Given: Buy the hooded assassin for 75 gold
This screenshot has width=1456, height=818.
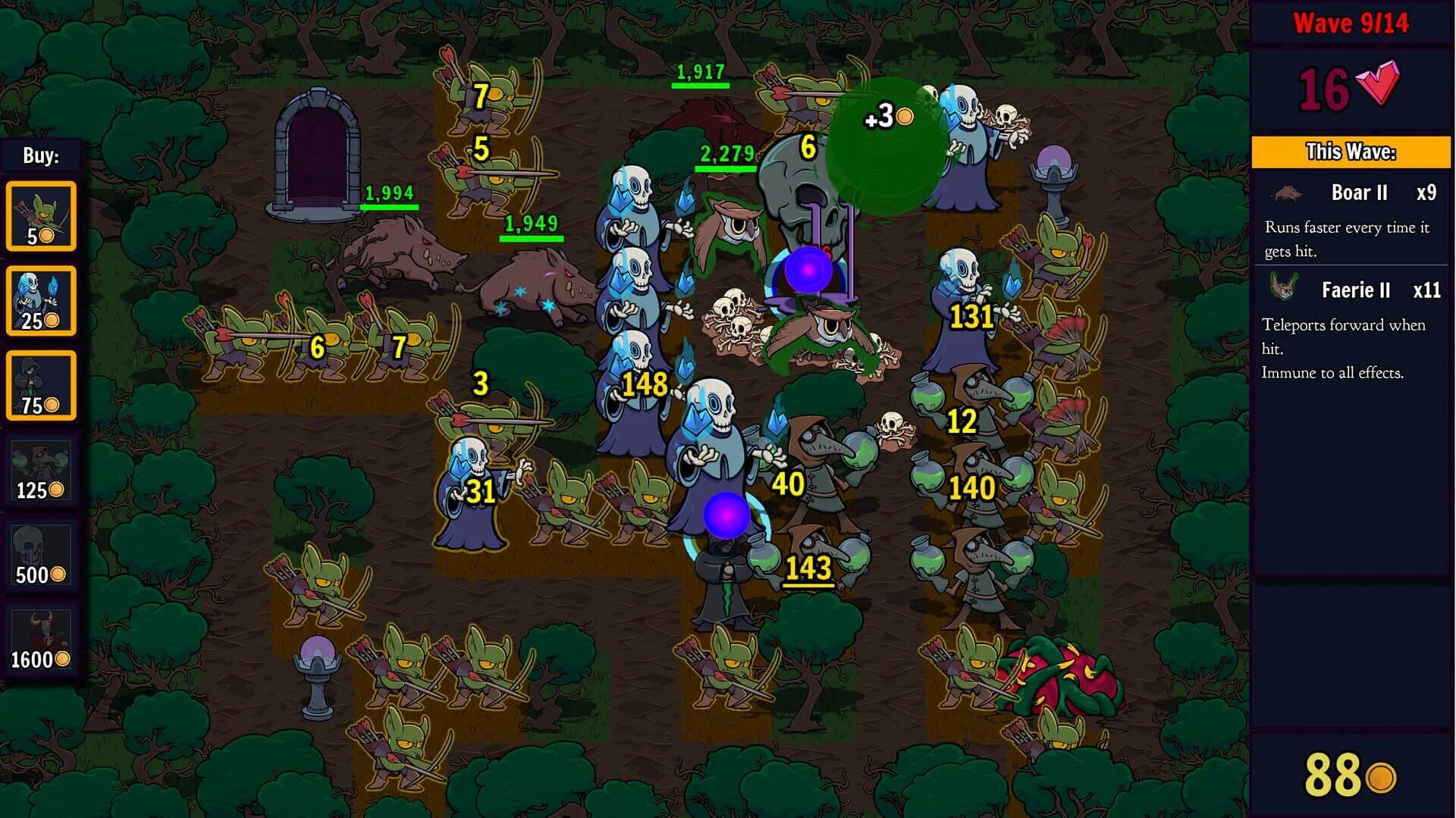Looking at the screenshot, I should (42, 385).
